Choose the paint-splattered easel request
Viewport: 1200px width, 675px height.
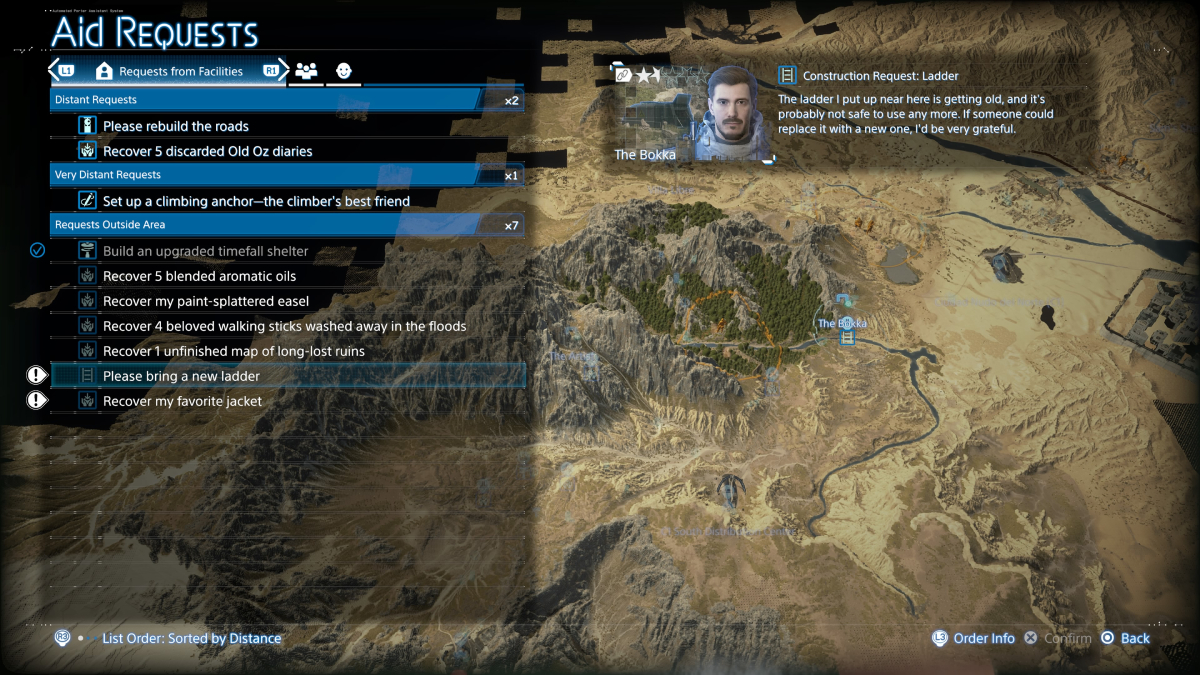[205, 301]
